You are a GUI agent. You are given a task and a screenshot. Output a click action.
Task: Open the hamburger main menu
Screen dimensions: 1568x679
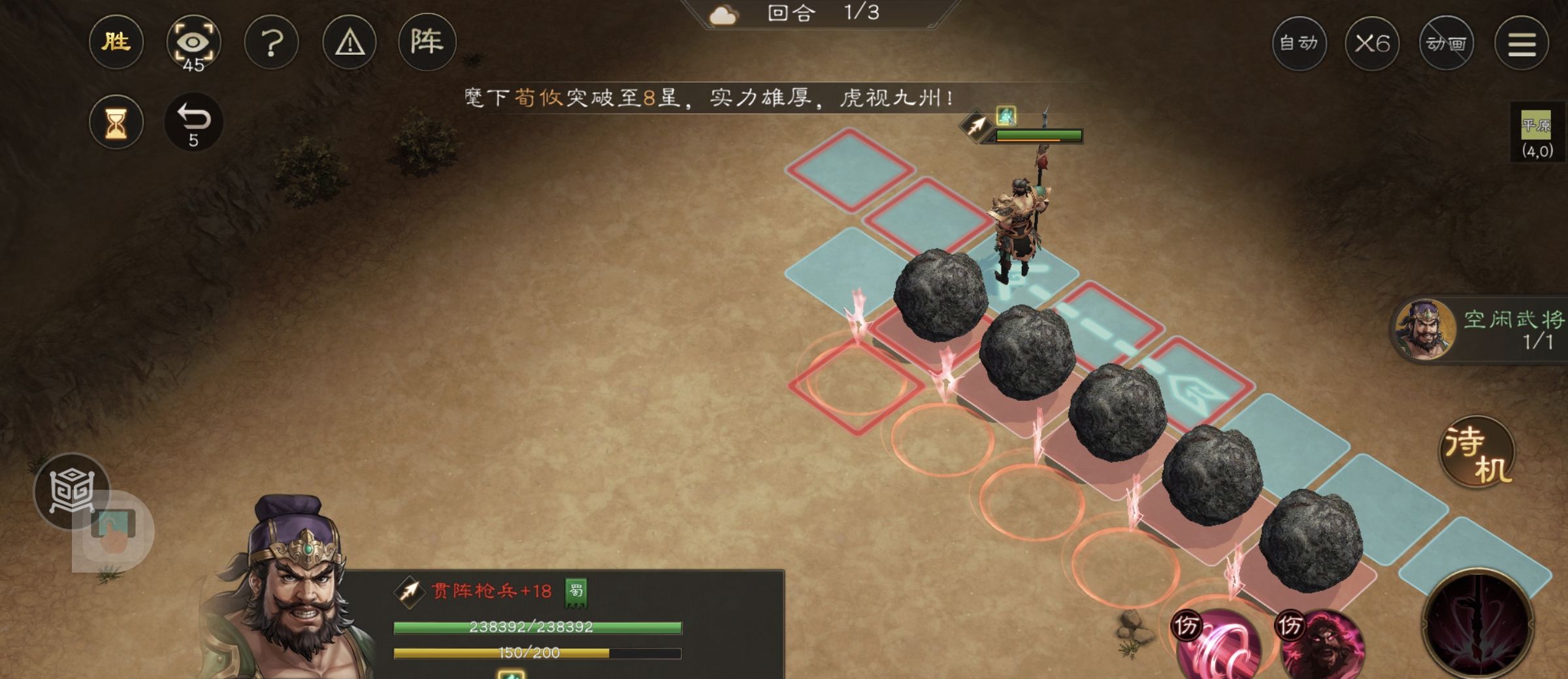[1522, 44]
